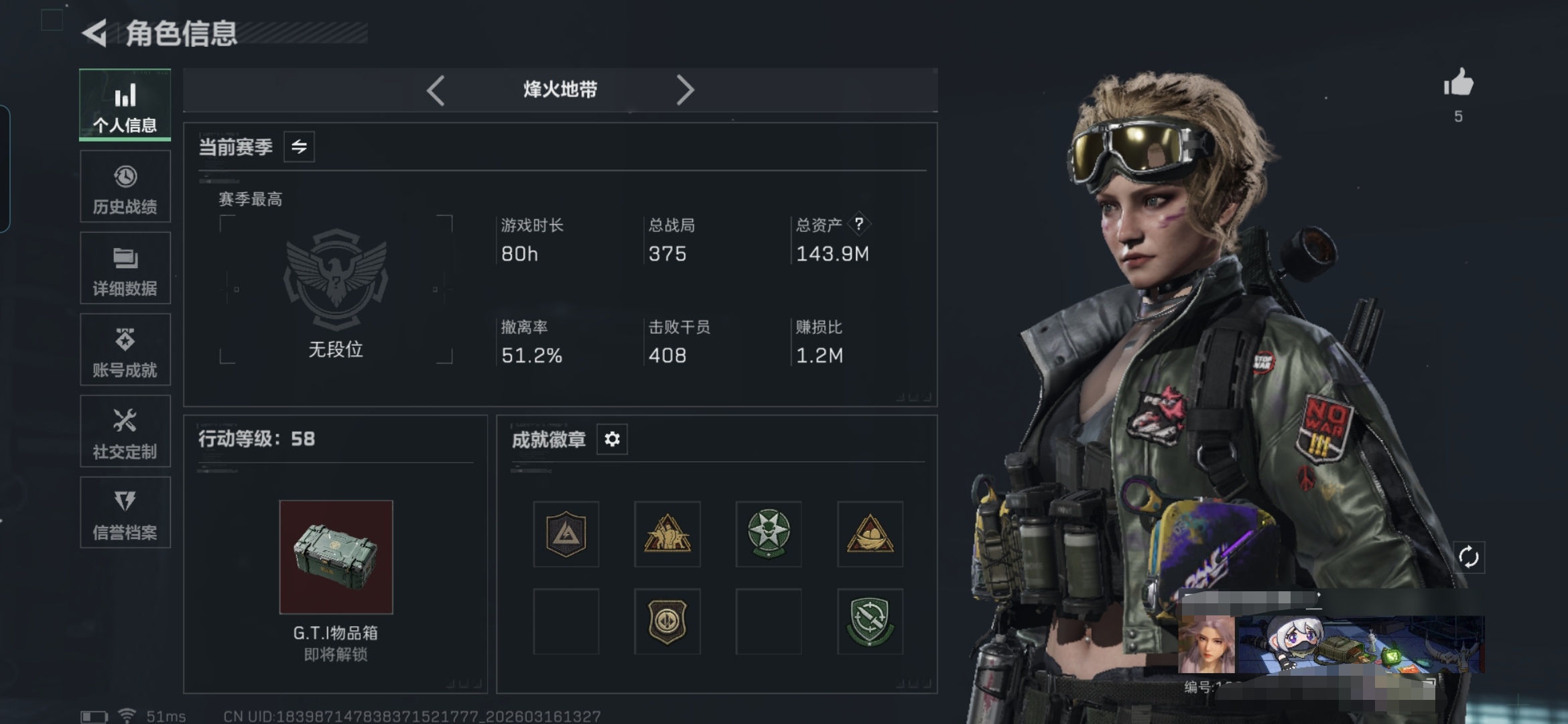Select the green star achievement badge
The image size is (1568, 724).
tap(769, 534)
